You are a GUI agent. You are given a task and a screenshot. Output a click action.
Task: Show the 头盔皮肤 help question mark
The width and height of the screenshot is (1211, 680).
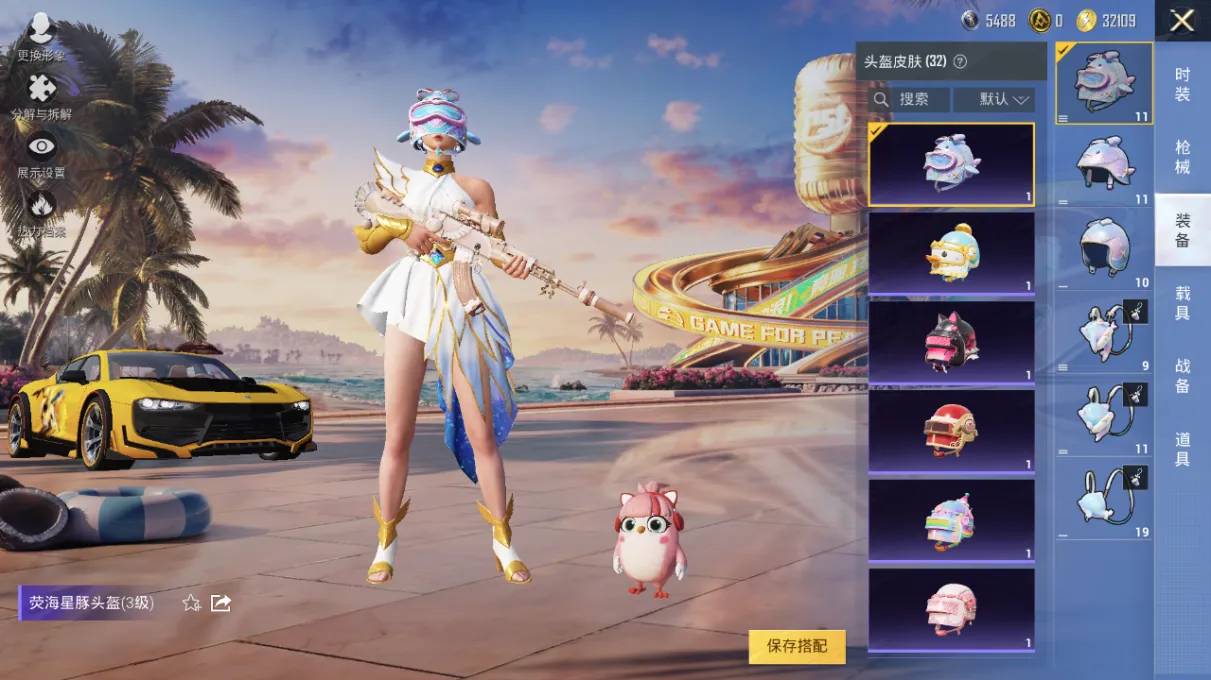[x=960, y=61]
